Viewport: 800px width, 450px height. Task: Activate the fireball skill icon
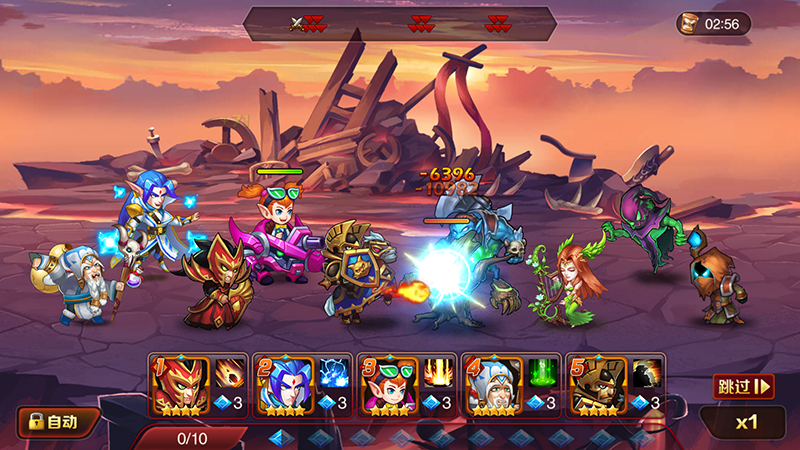click(228, 373)
